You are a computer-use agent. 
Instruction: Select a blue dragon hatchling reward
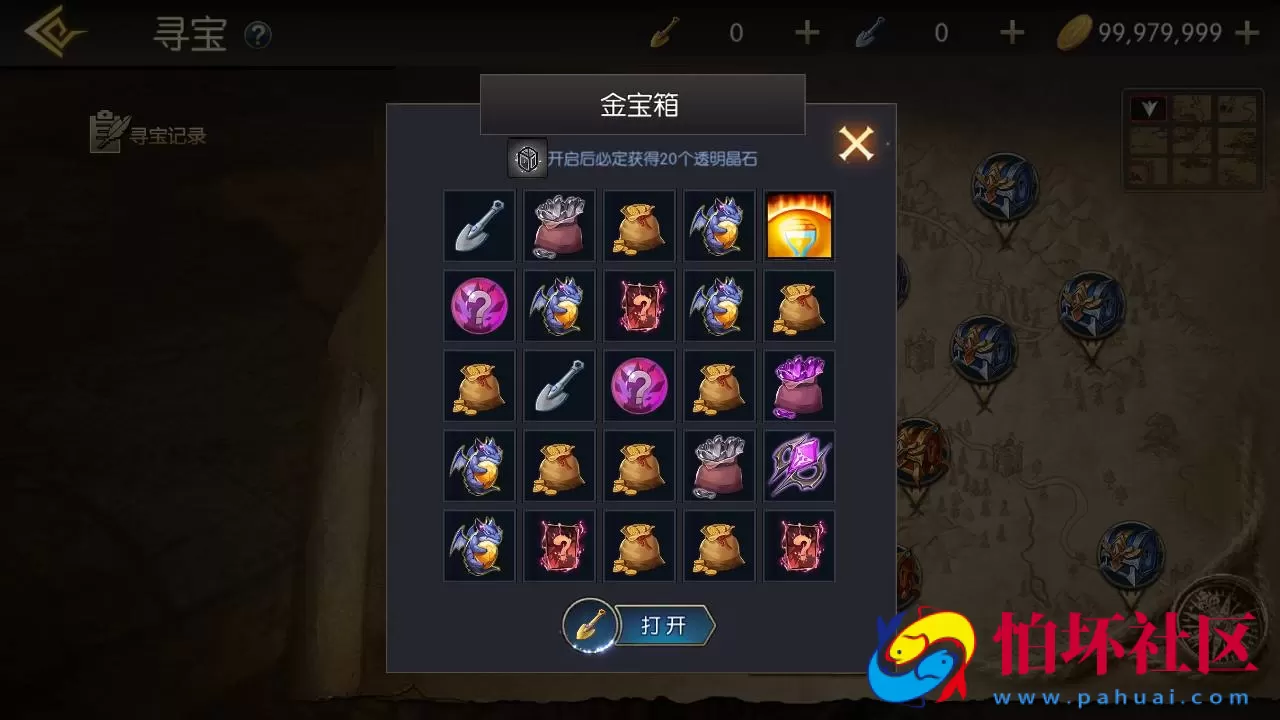719,226
